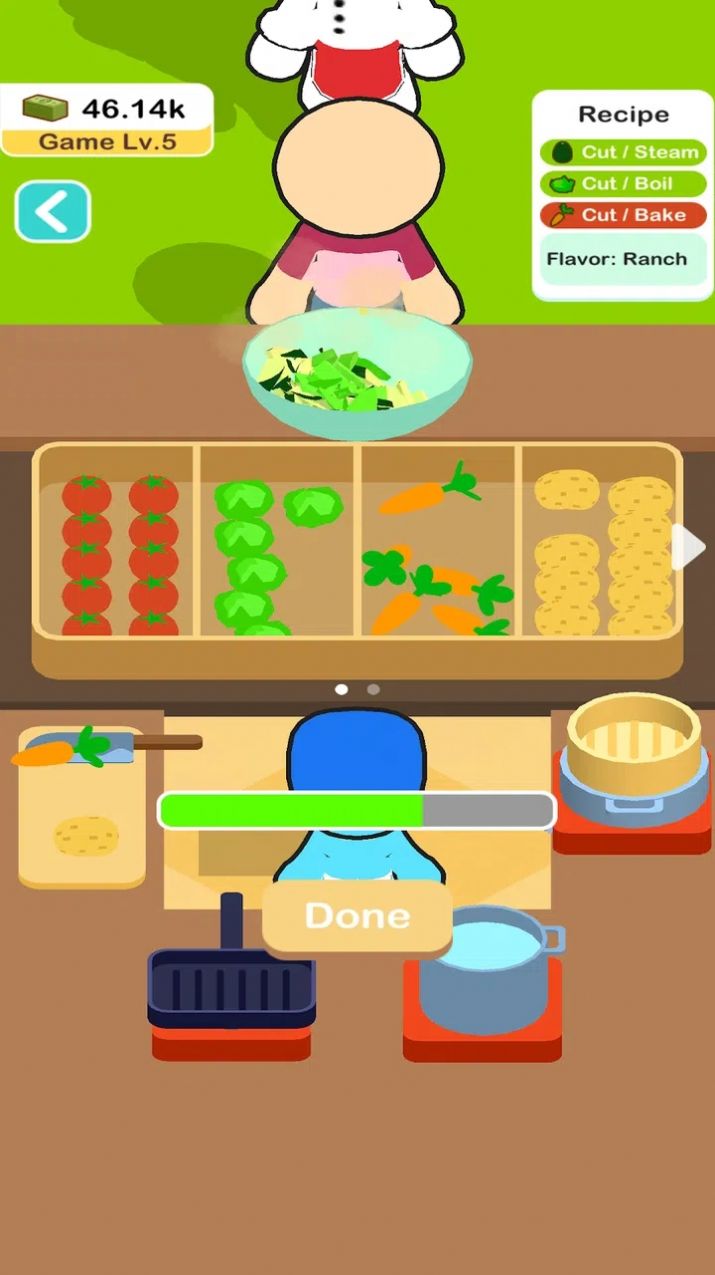The width and height of the screenshot is (715, 1275).
Task: Select the Cut / Boil recipe step
Action: pyautogui.click(x=623, y=184)
